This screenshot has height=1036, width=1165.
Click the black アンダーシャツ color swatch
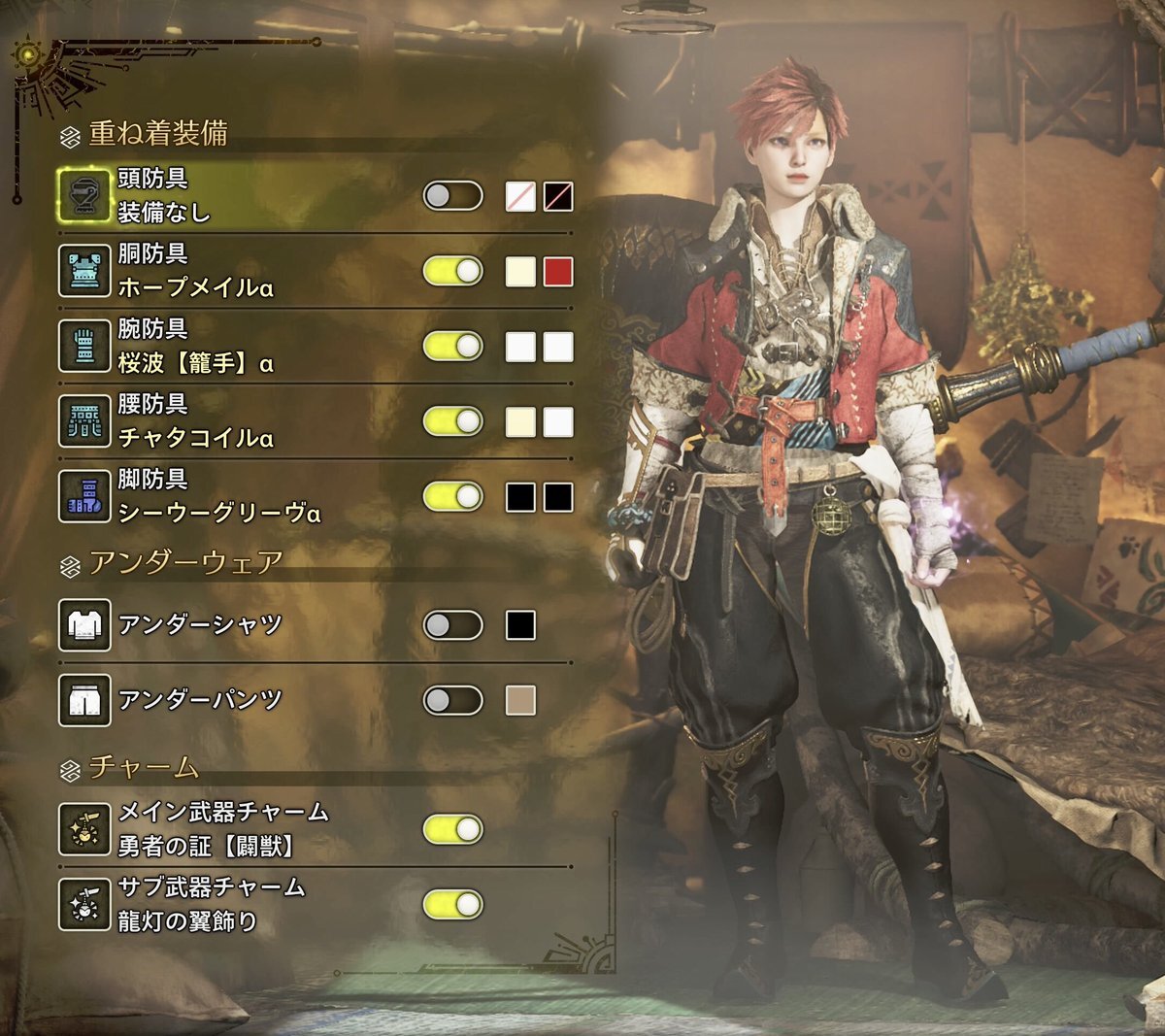pyautogui.click(x=521, y=625)
